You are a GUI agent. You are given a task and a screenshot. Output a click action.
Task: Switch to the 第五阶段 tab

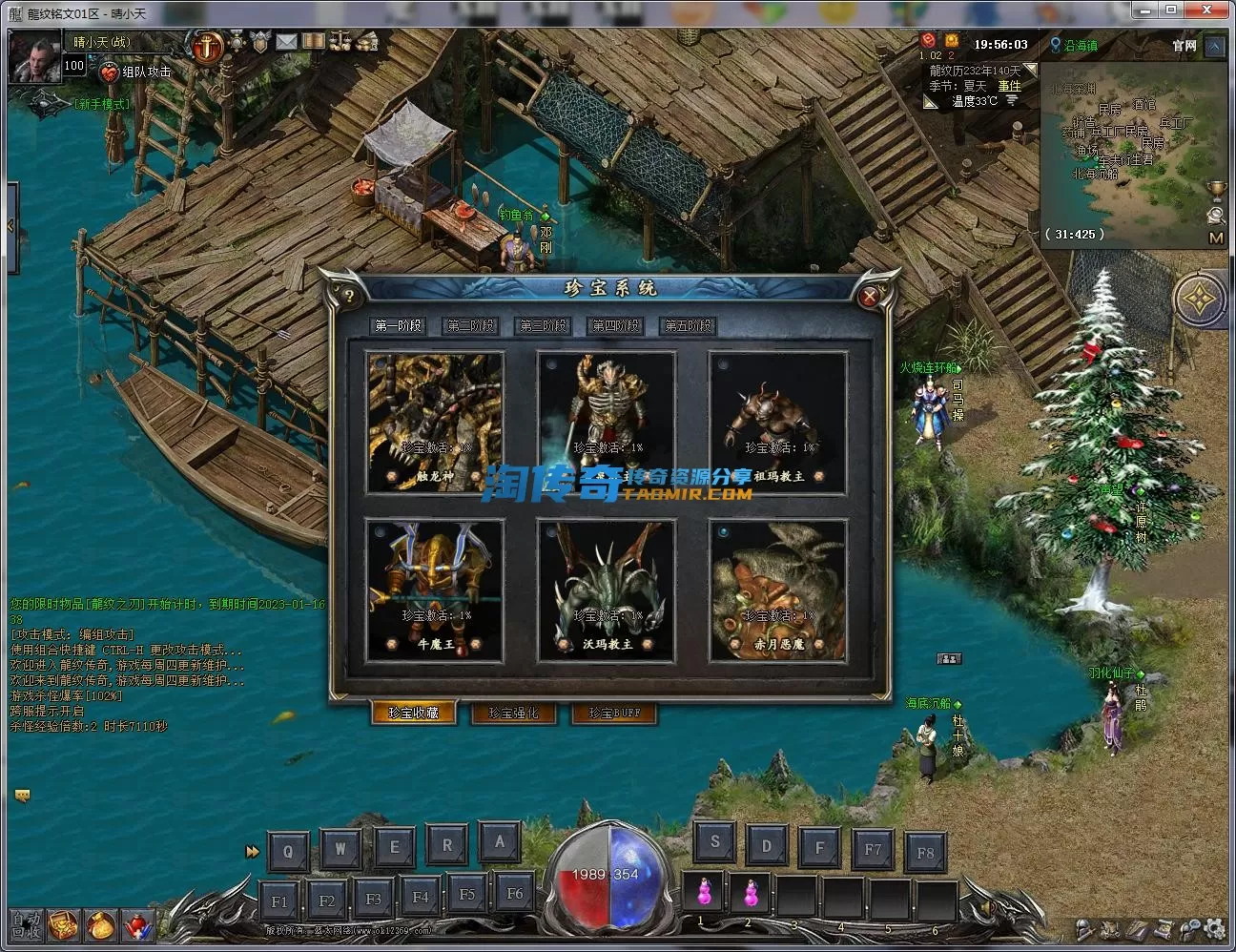689,326
